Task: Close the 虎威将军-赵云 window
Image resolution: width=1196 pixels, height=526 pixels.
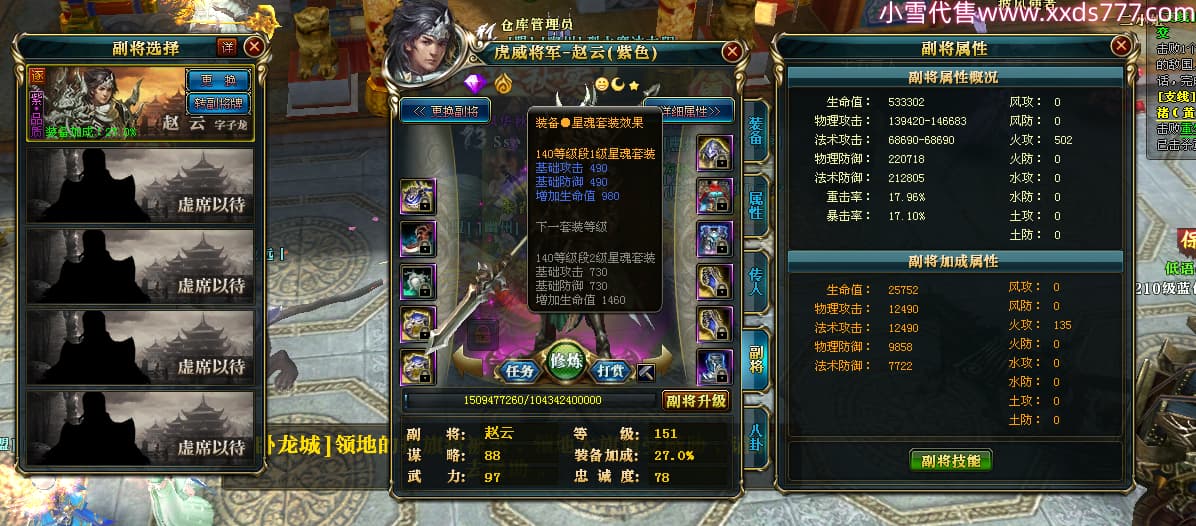Action: [733, 51]
